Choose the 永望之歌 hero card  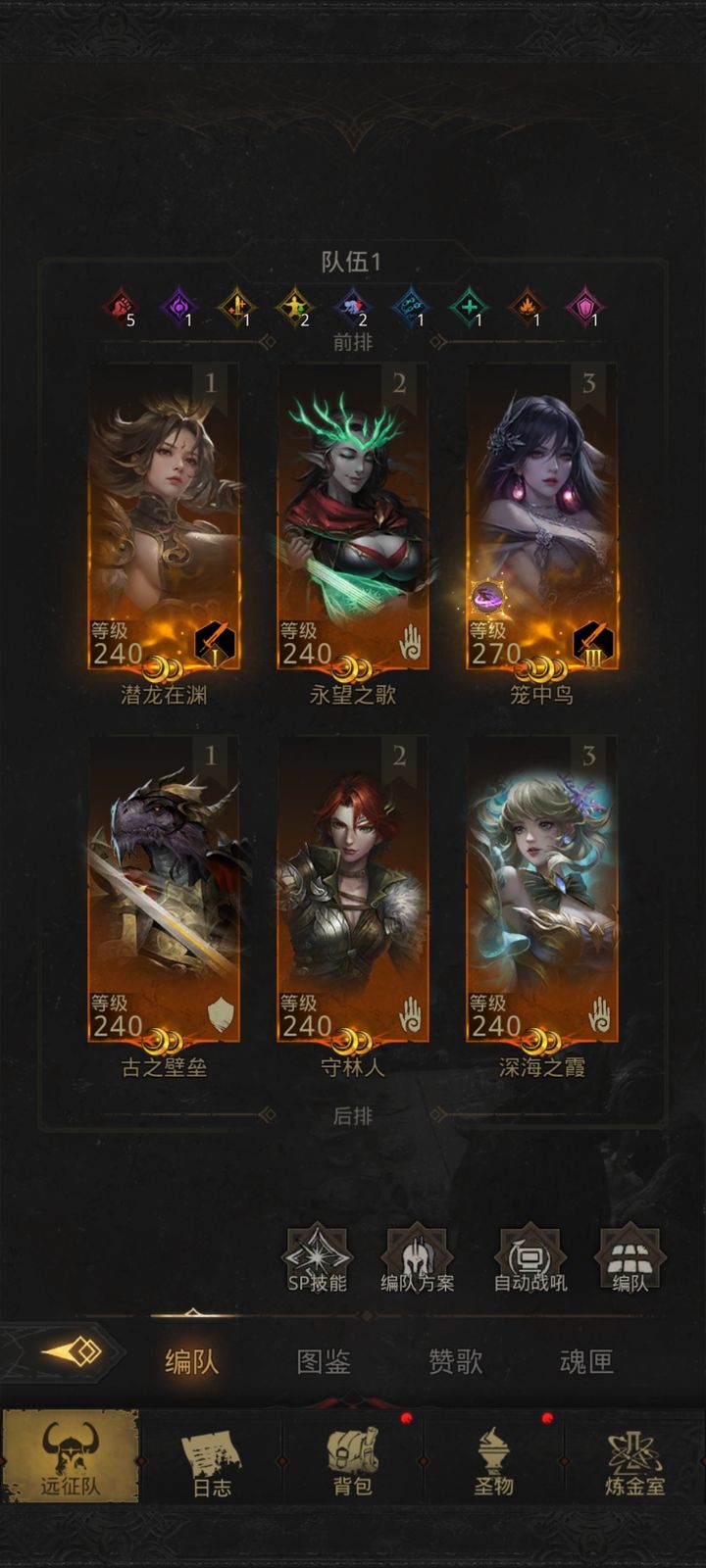pyautogui.click(x=353, y=517)
